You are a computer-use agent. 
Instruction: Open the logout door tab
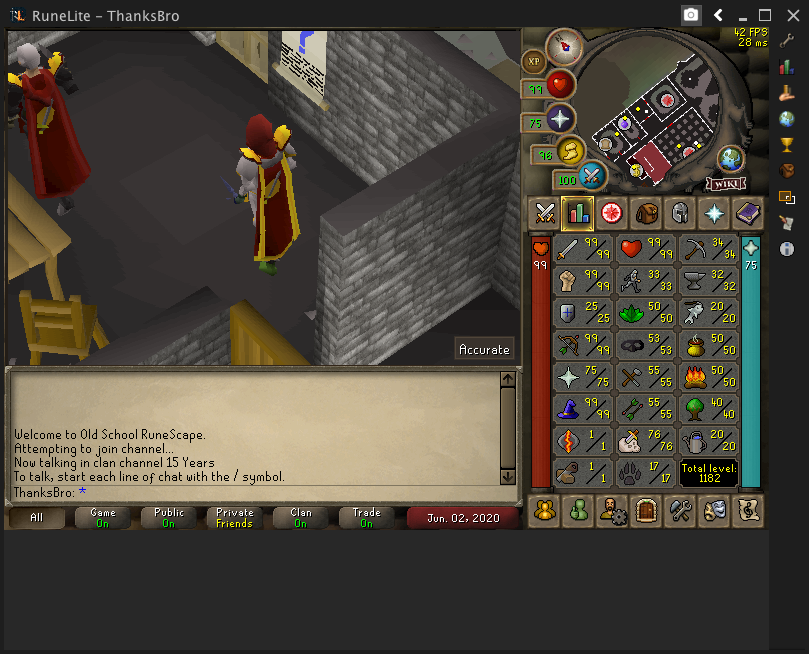pos(646,510)
